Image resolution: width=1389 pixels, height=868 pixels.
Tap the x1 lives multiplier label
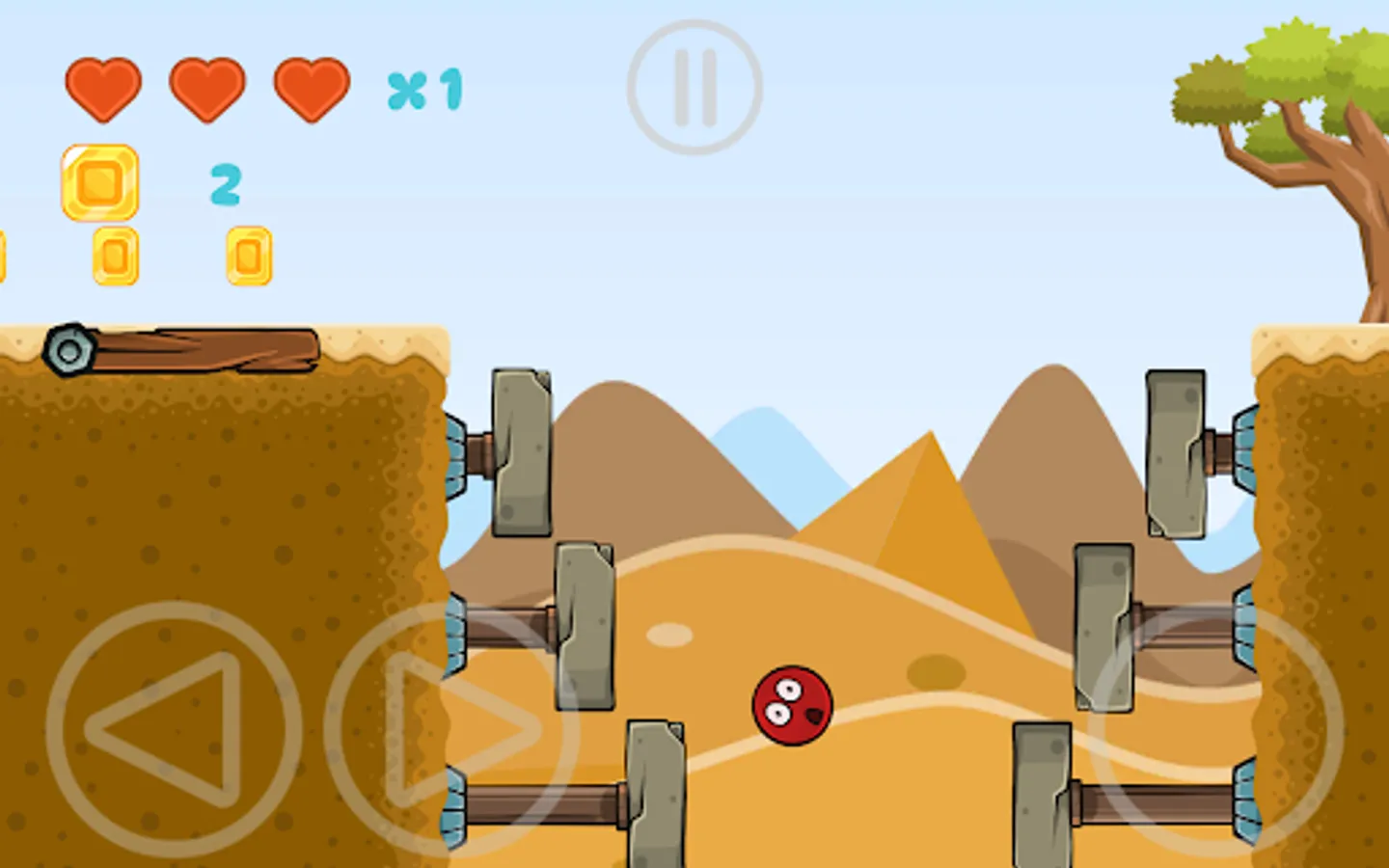tap(426, 90)
